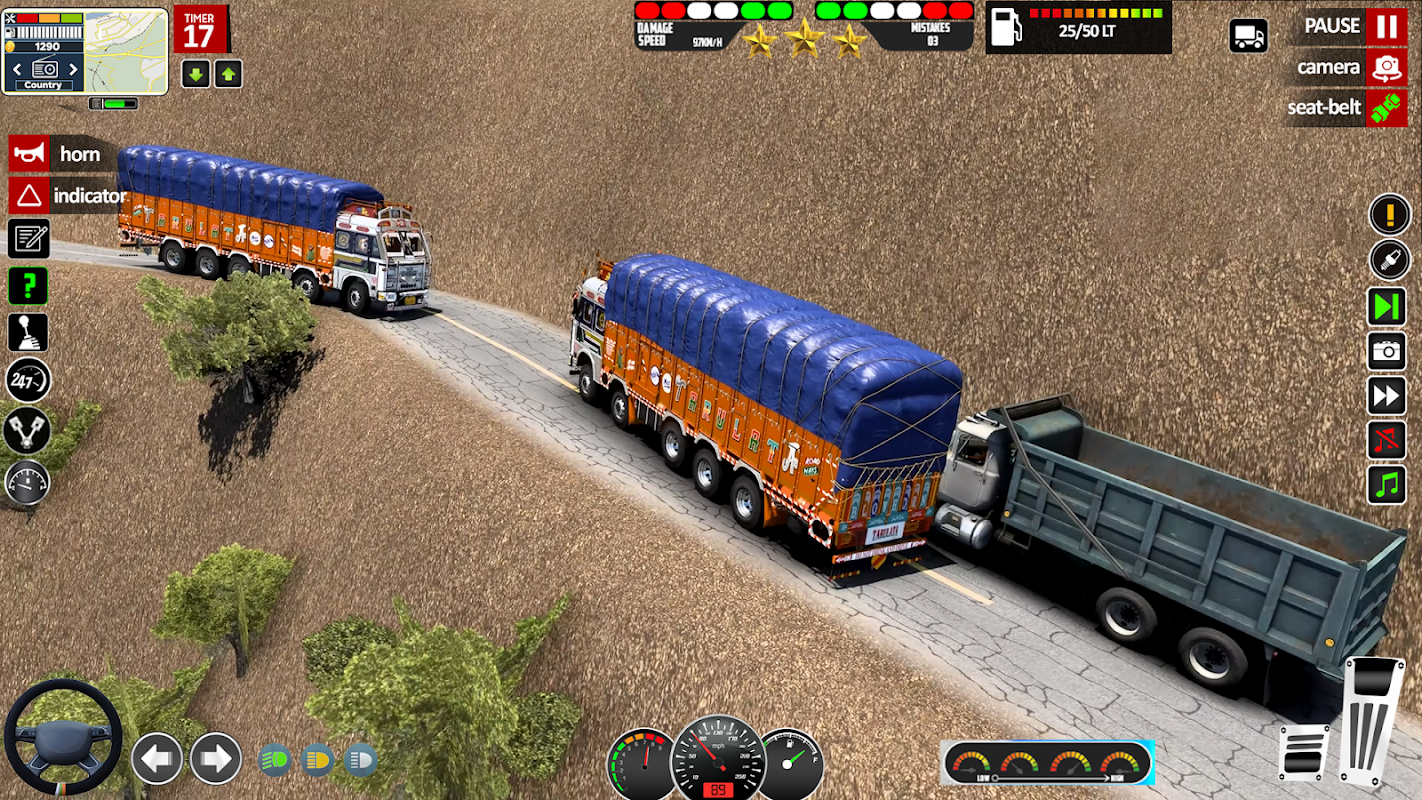Image resolution: width=1422 pixels, height=800 pixels.
Task: Take a screenshot with the camera icon
Action: [1387, 351]
